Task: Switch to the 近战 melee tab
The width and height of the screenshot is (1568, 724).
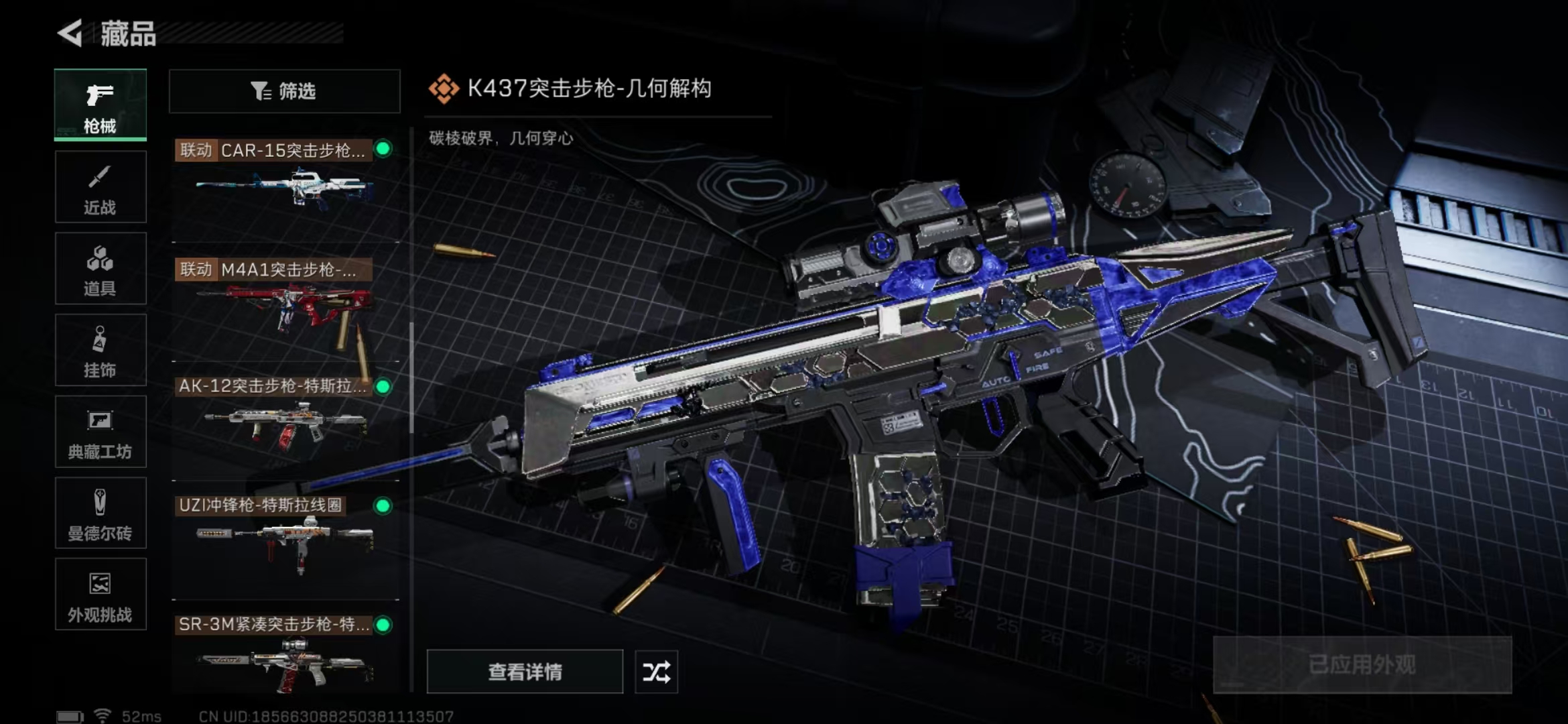Action: coord(100,187)
